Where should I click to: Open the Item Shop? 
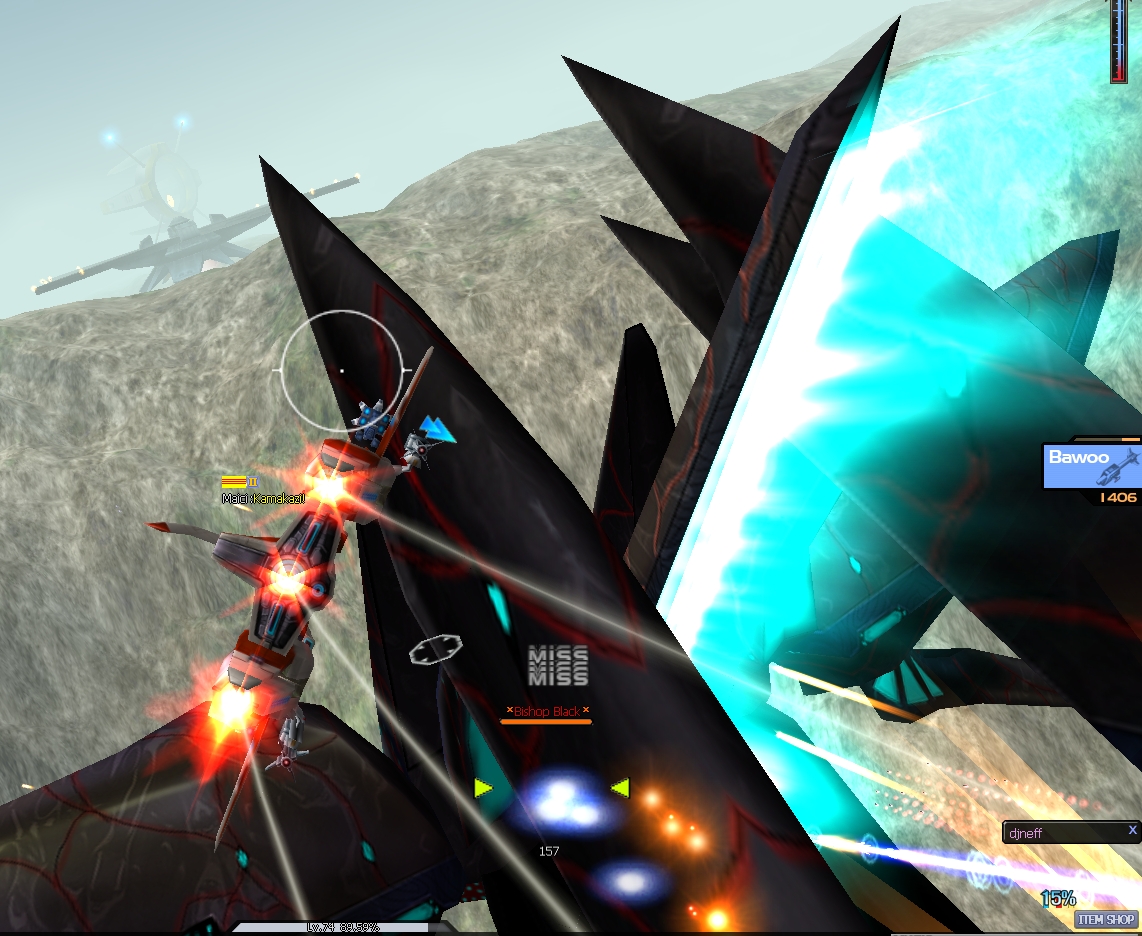click(1107, 920)
